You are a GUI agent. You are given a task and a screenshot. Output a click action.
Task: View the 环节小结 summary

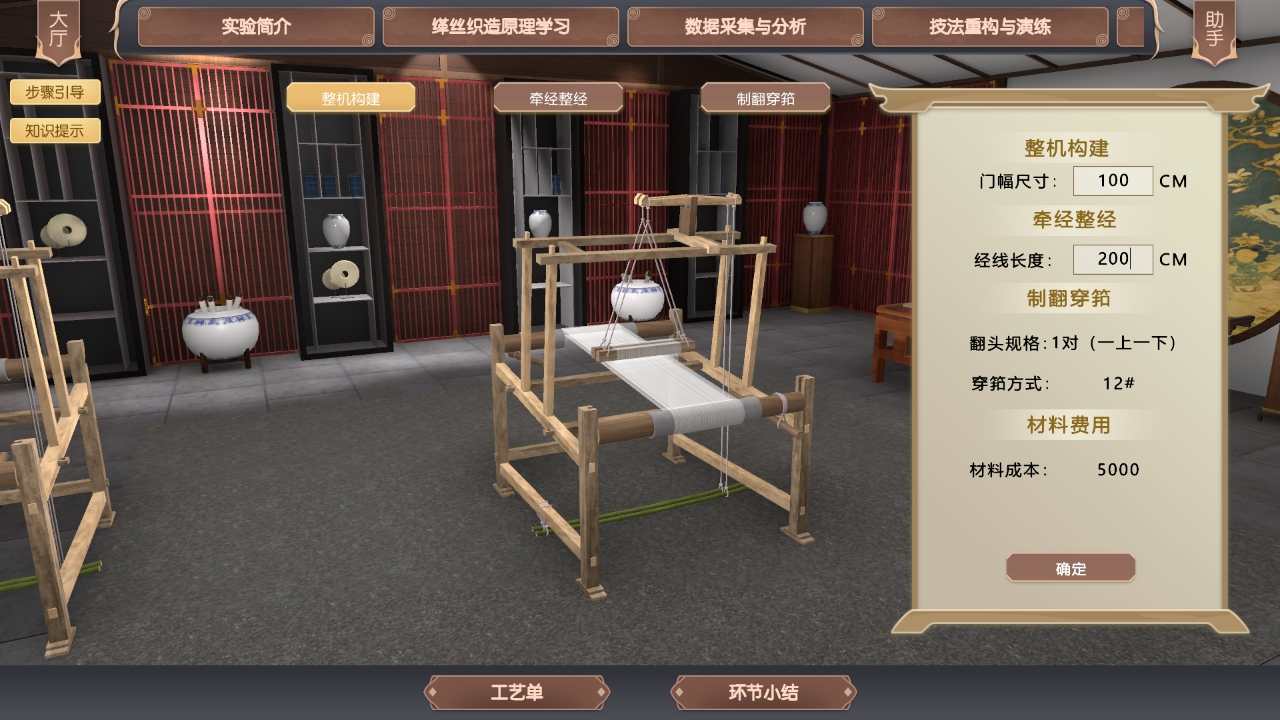pyautogui.click(x=763, y=692)
